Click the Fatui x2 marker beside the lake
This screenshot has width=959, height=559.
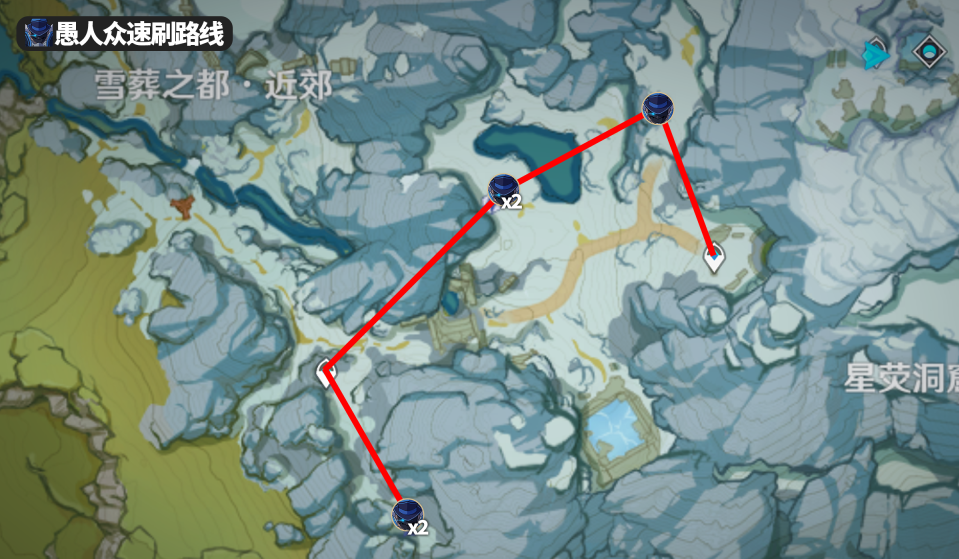pyautogui.click(x=503, y=188)
